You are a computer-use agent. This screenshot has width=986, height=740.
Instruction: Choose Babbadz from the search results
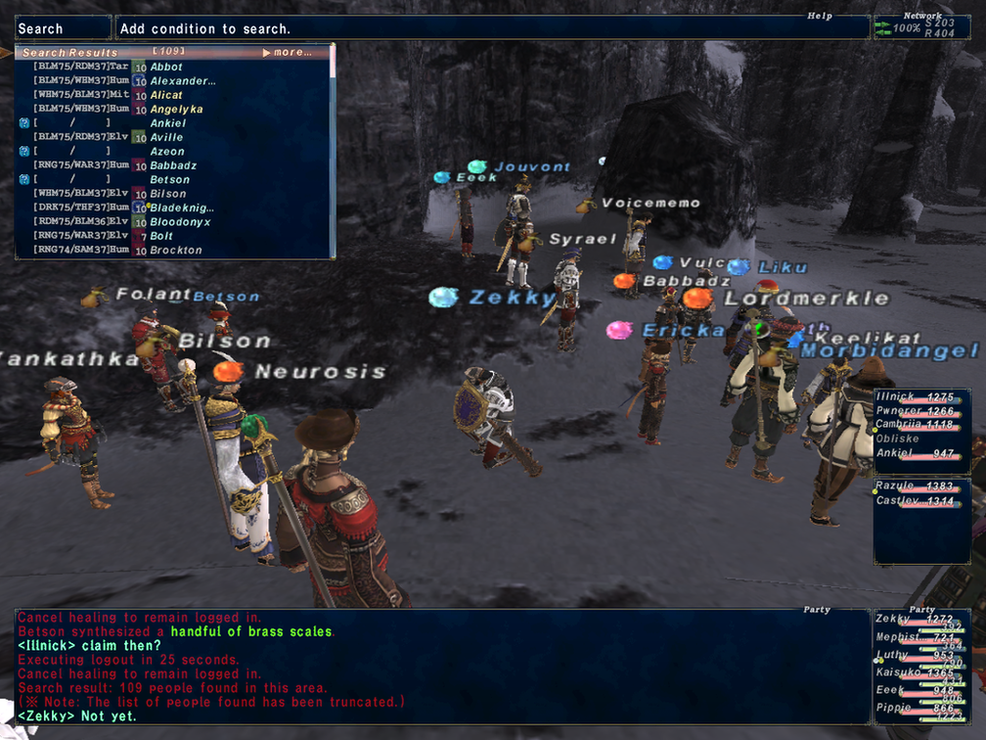[173, 165]
